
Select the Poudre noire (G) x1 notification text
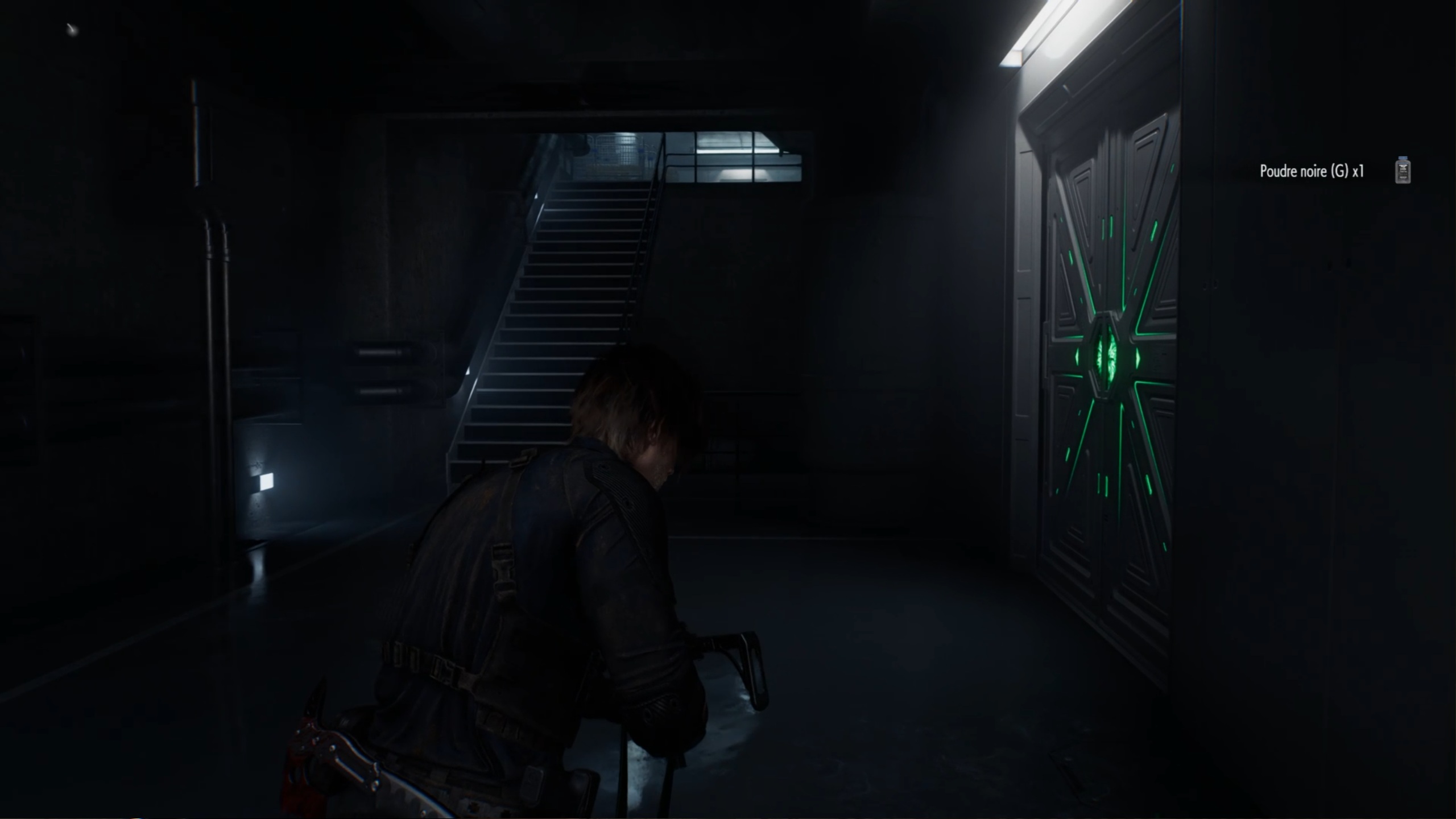[1312, 171]
